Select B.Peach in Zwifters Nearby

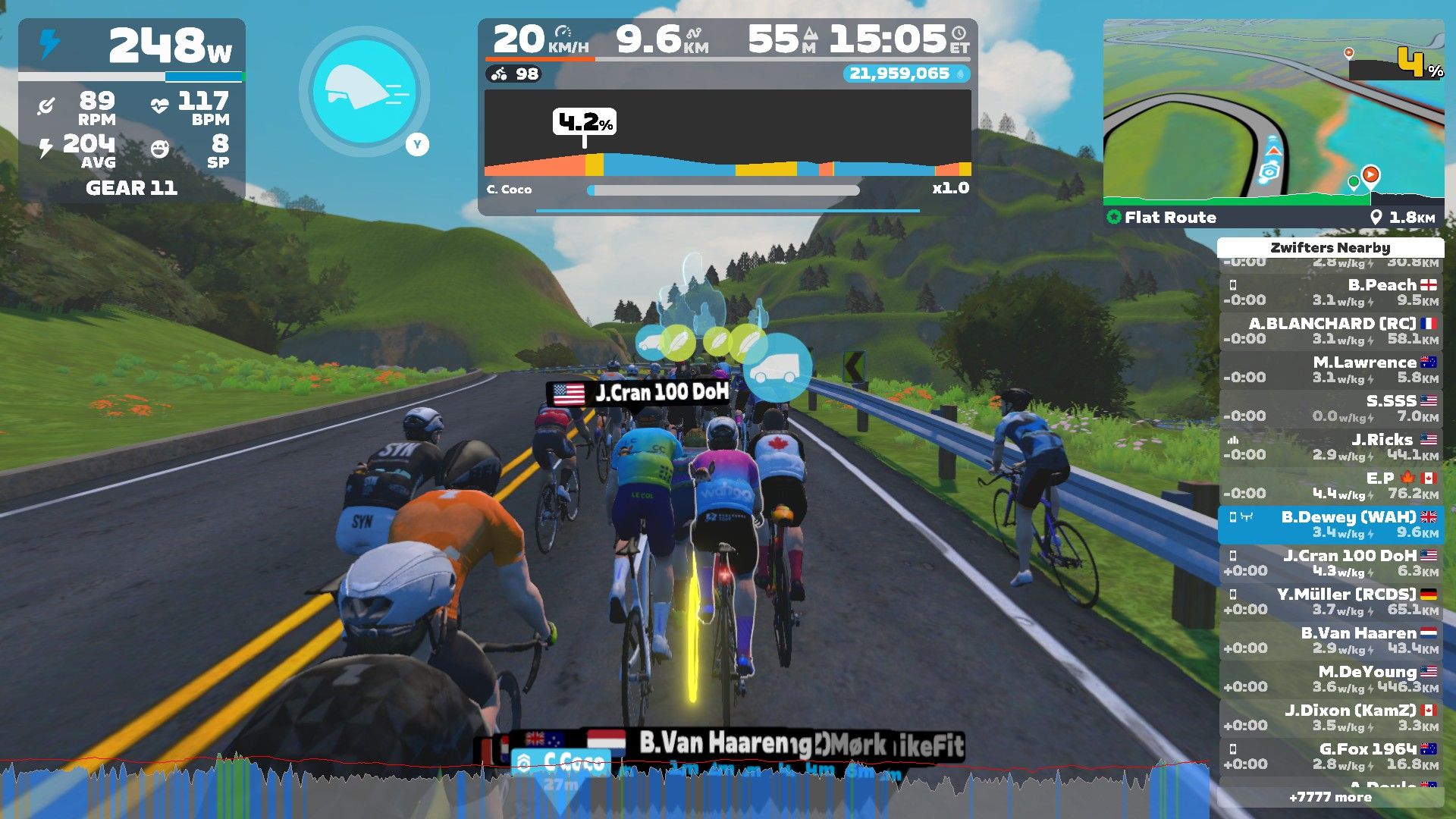coord(1331,293)
